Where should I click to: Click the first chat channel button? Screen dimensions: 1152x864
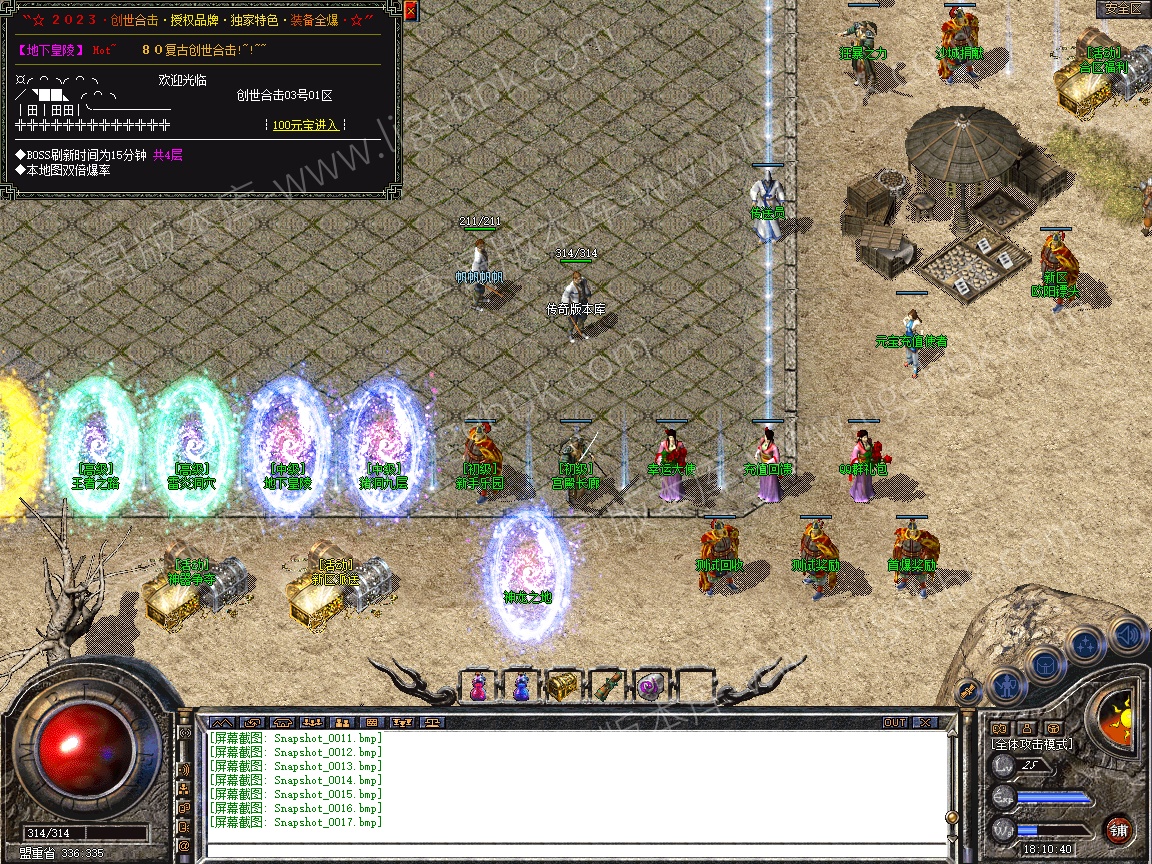click(222, 722)
